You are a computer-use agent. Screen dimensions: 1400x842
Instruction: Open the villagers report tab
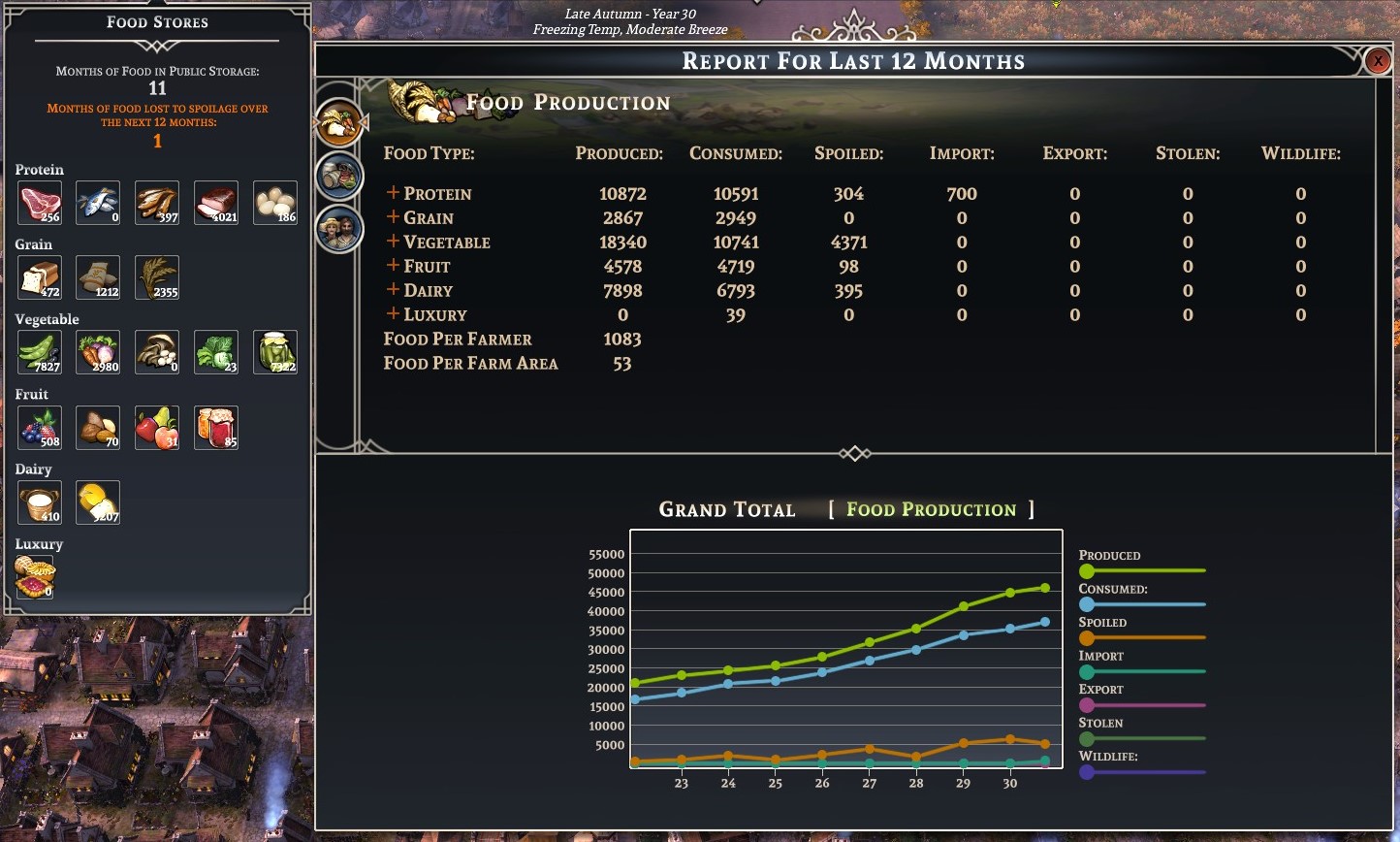[339, 230]
